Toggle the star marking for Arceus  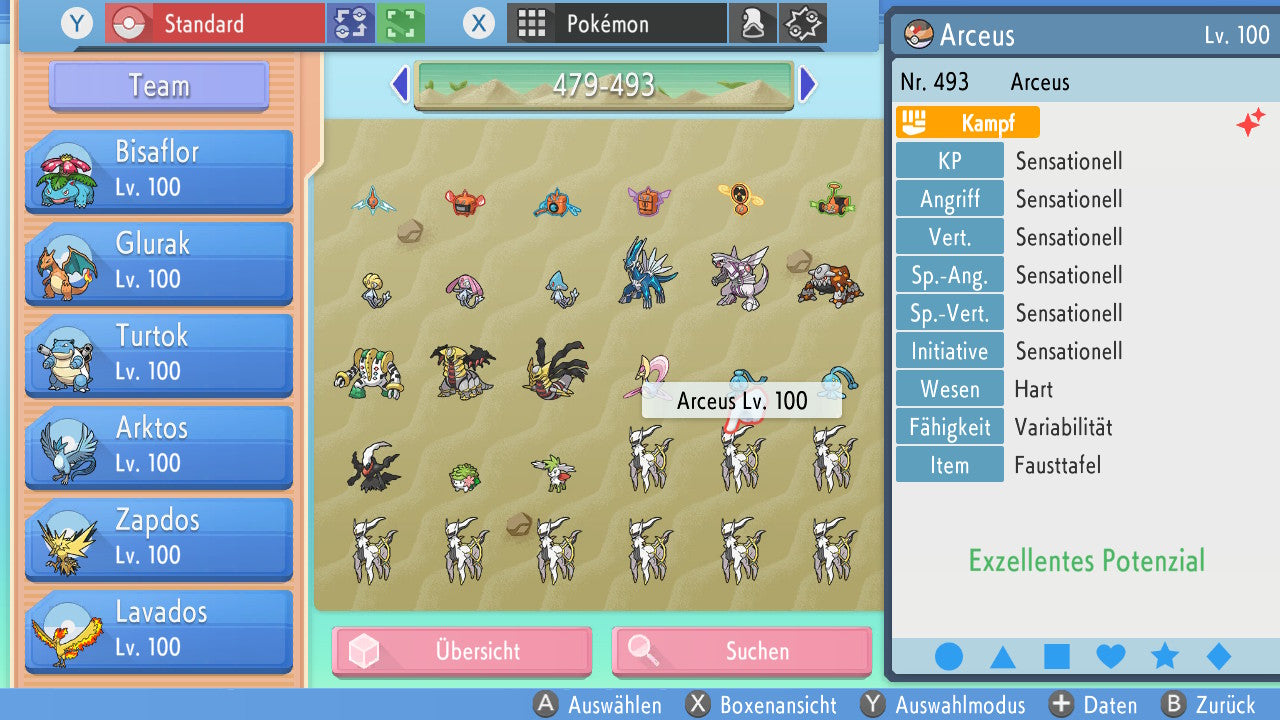(x=1164, y=655)
